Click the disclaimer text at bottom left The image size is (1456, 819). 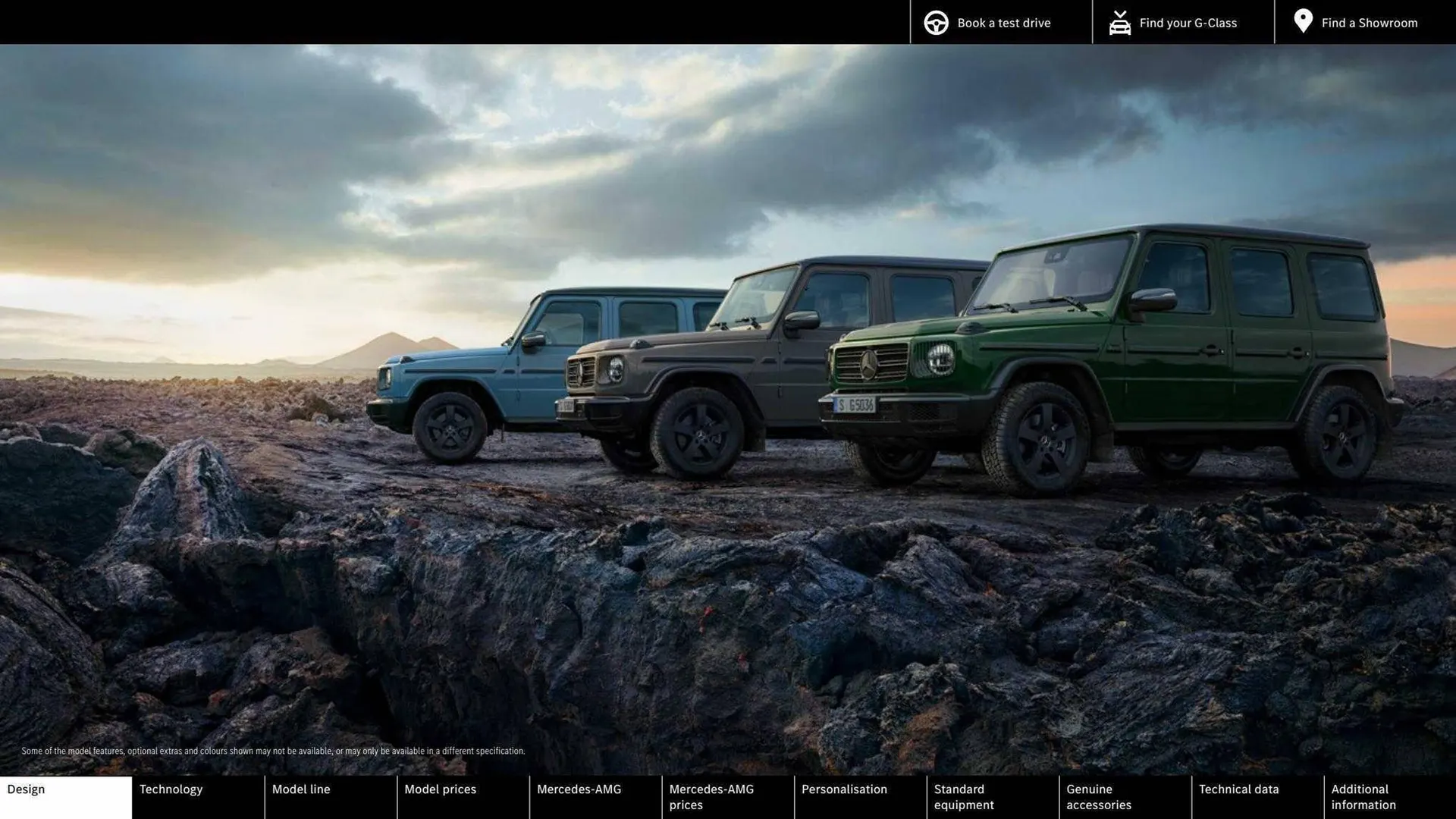click(x=273, y=751)
